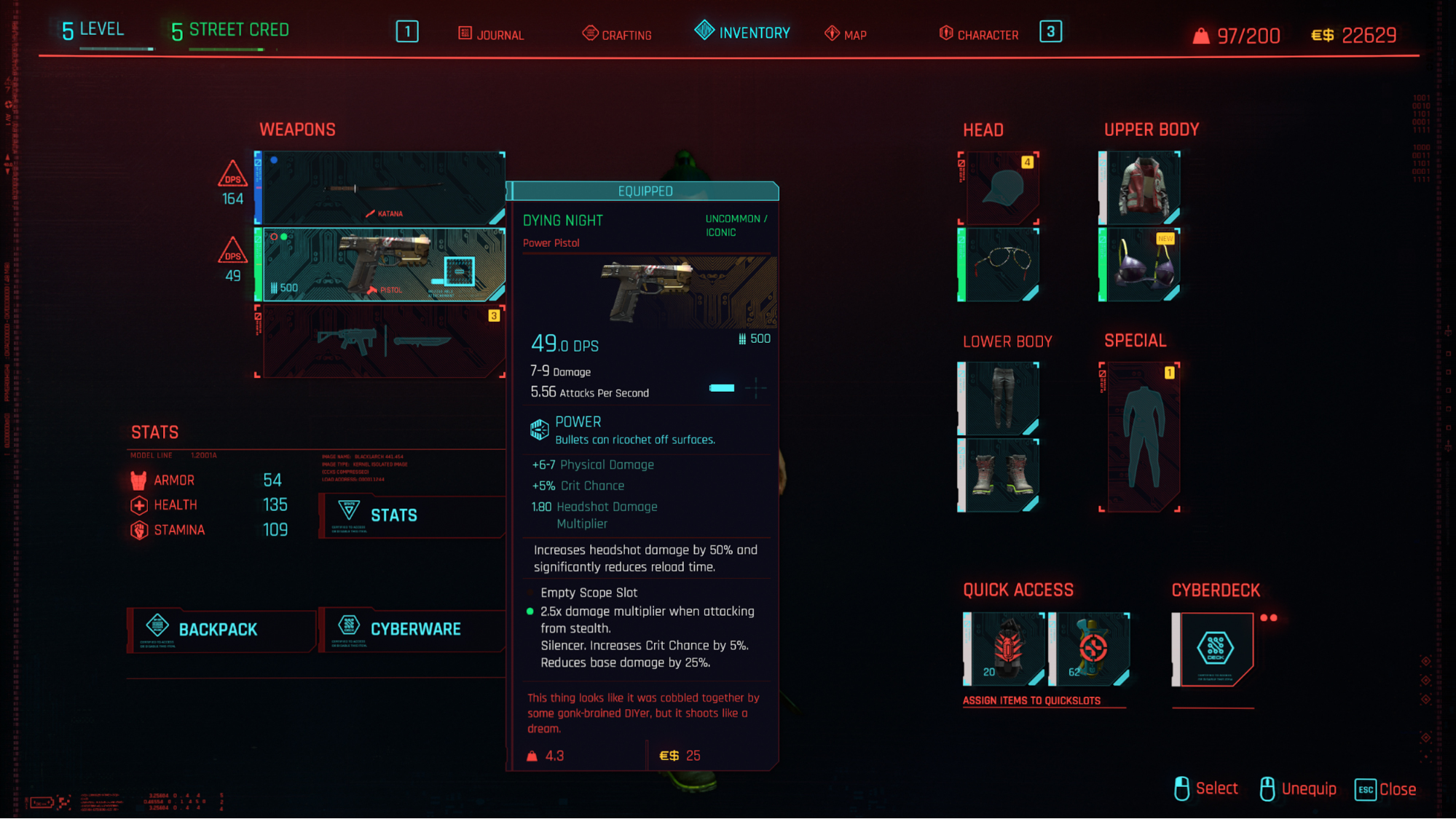The width and height of the screenshot is (1456, 819).
Task: Open the Map tab
Action: (846, 34)
